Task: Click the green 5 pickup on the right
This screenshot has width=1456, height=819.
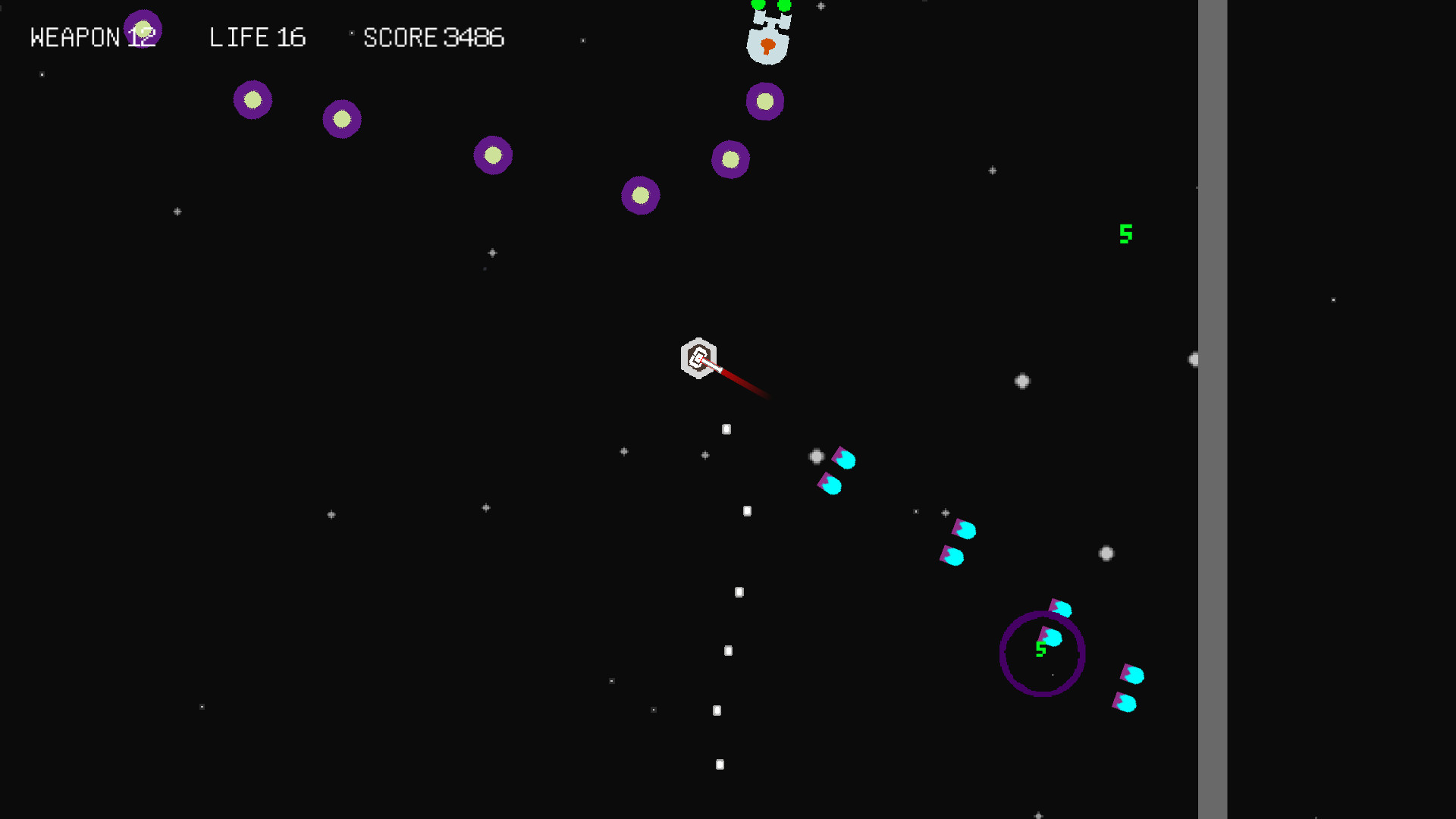Action: point(1125,234)
